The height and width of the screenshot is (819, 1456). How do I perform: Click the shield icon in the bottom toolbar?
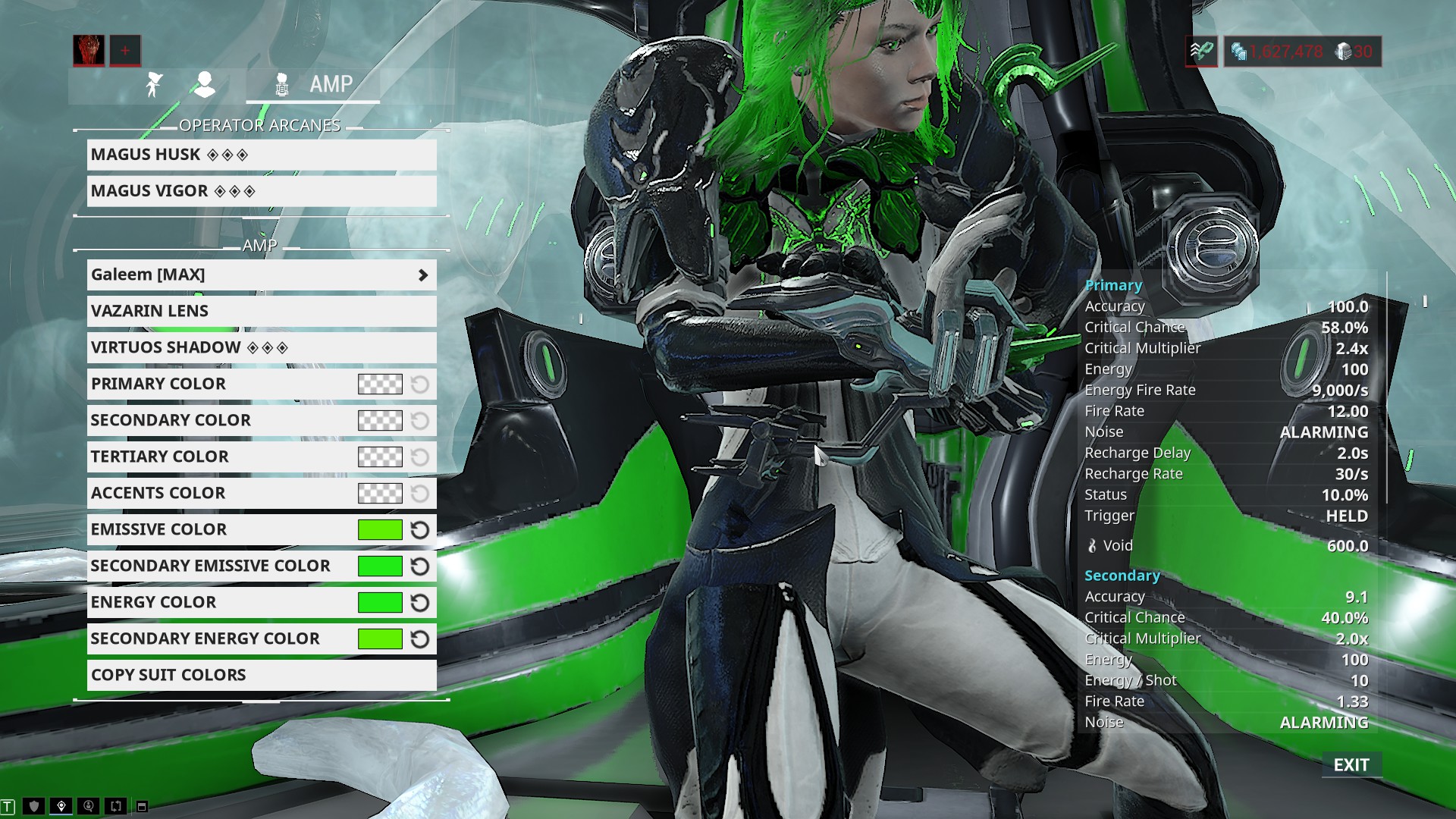[x=33, y=805]
